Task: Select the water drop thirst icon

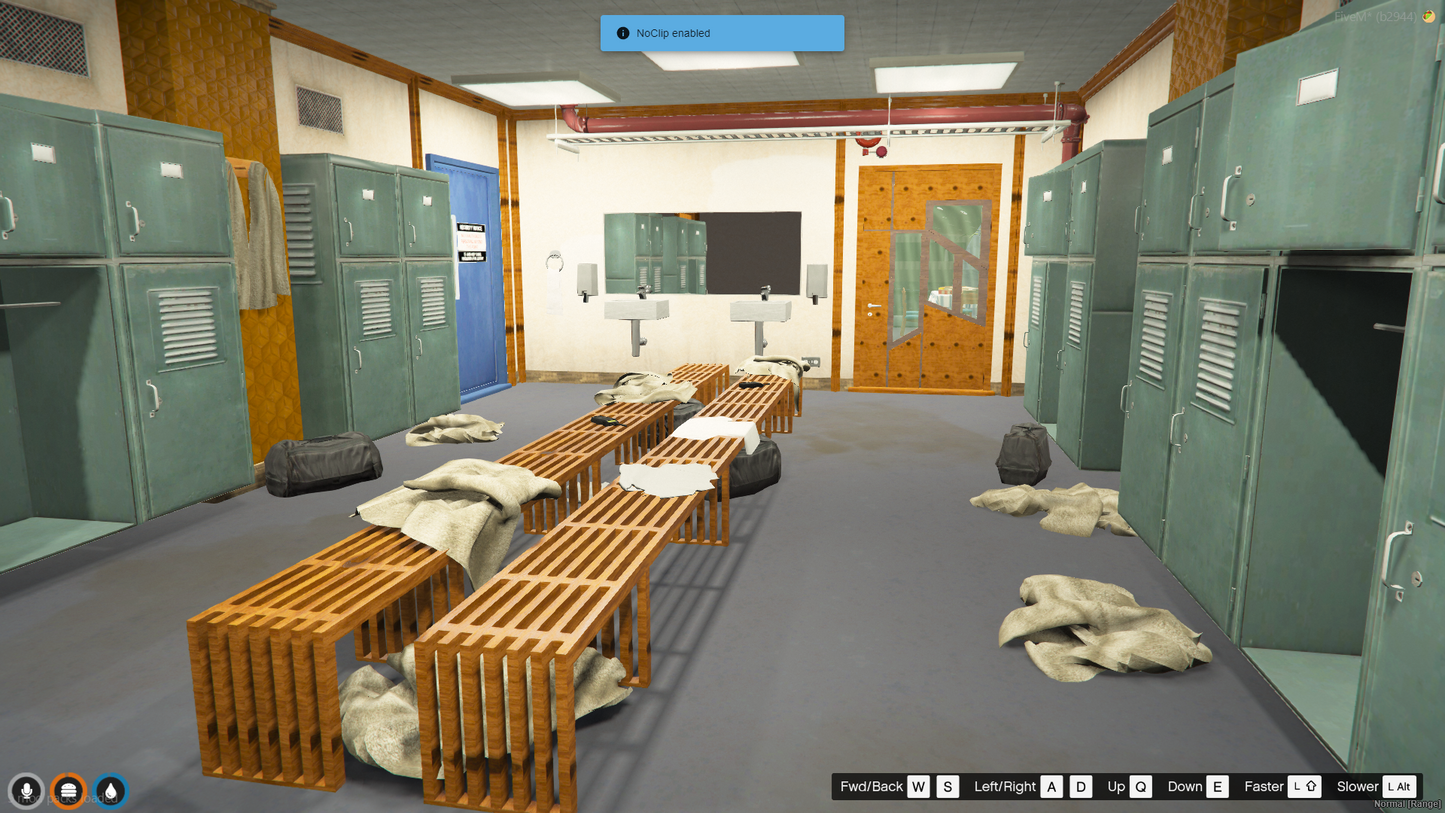Action: (x=110, y=791)
